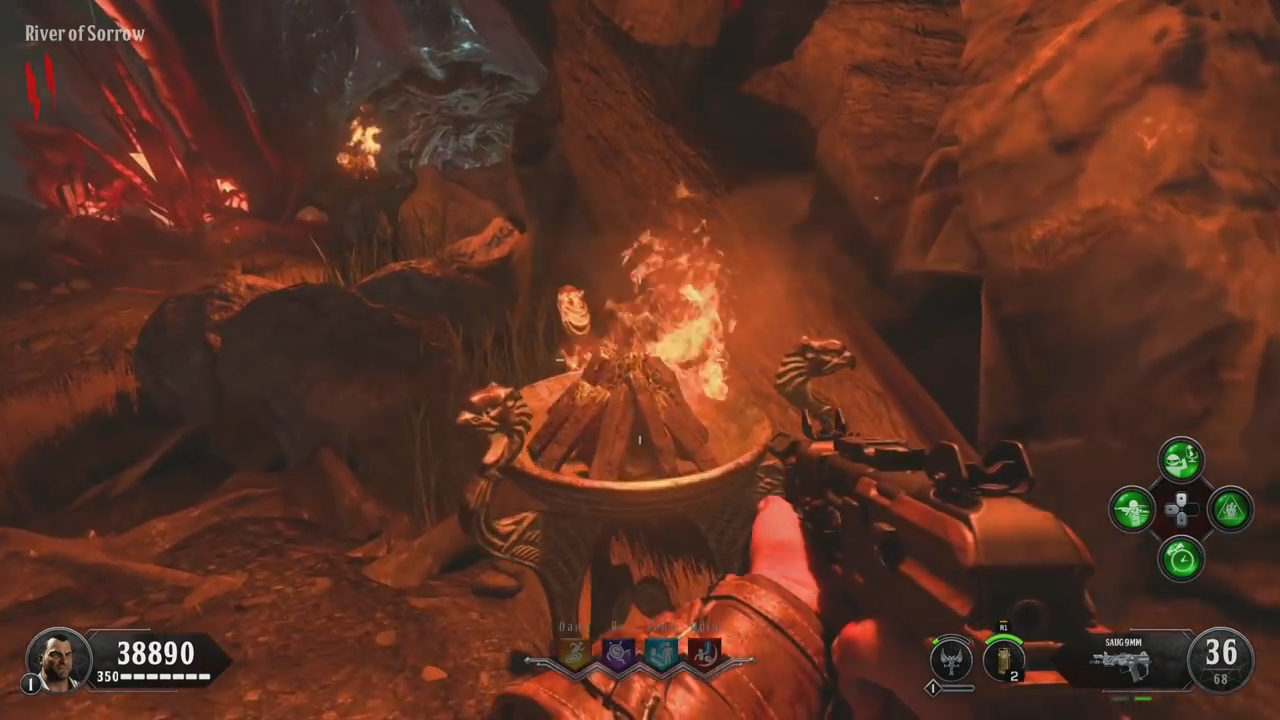This screenshot has height=720, width=1280.
Task: Select the teal perk icon
Action: tap(660, 654)
